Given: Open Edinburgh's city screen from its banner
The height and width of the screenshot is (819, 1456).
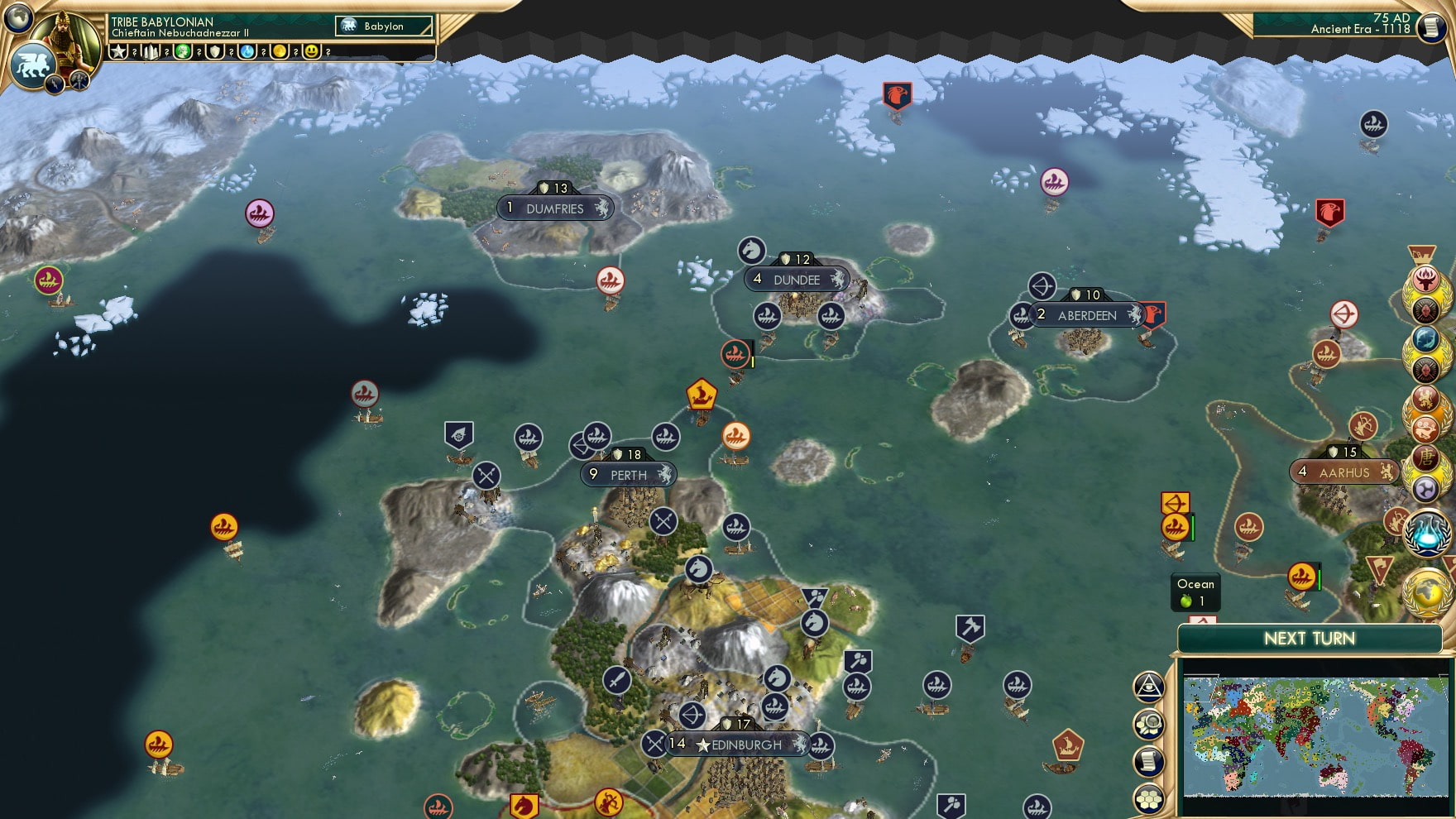Looking at the screenshot, I should click(x=739, y=745).
